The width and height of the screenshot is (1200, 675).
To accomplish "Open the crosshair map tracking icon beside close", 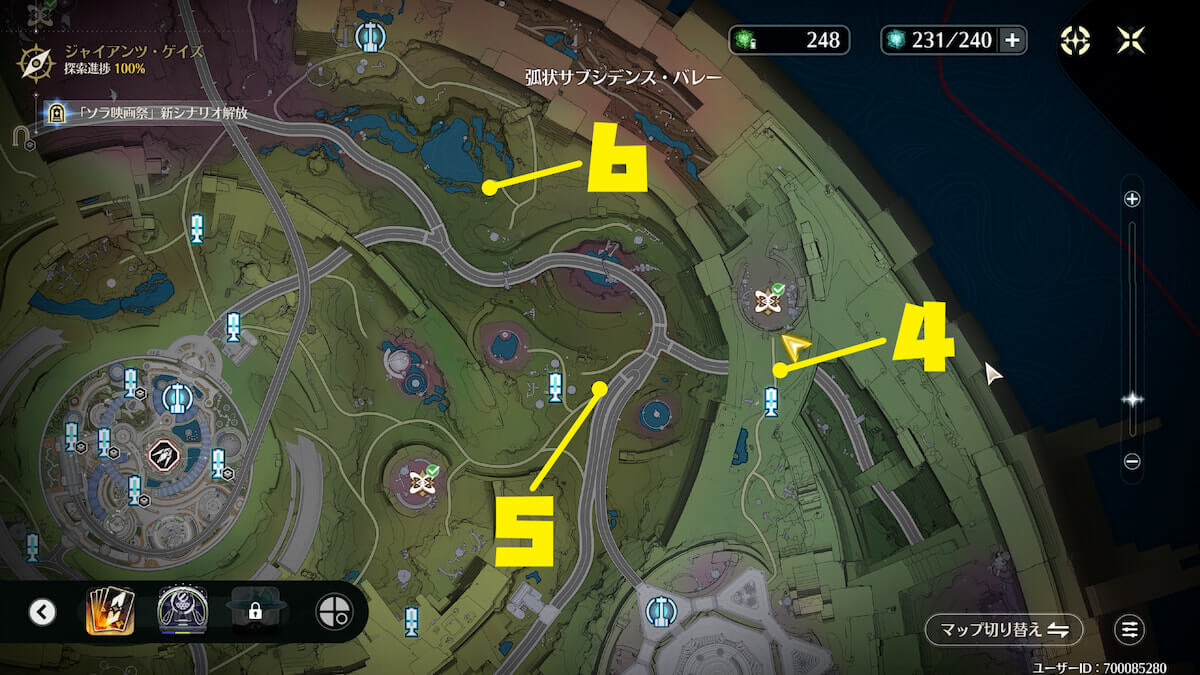I will 1075,40.
